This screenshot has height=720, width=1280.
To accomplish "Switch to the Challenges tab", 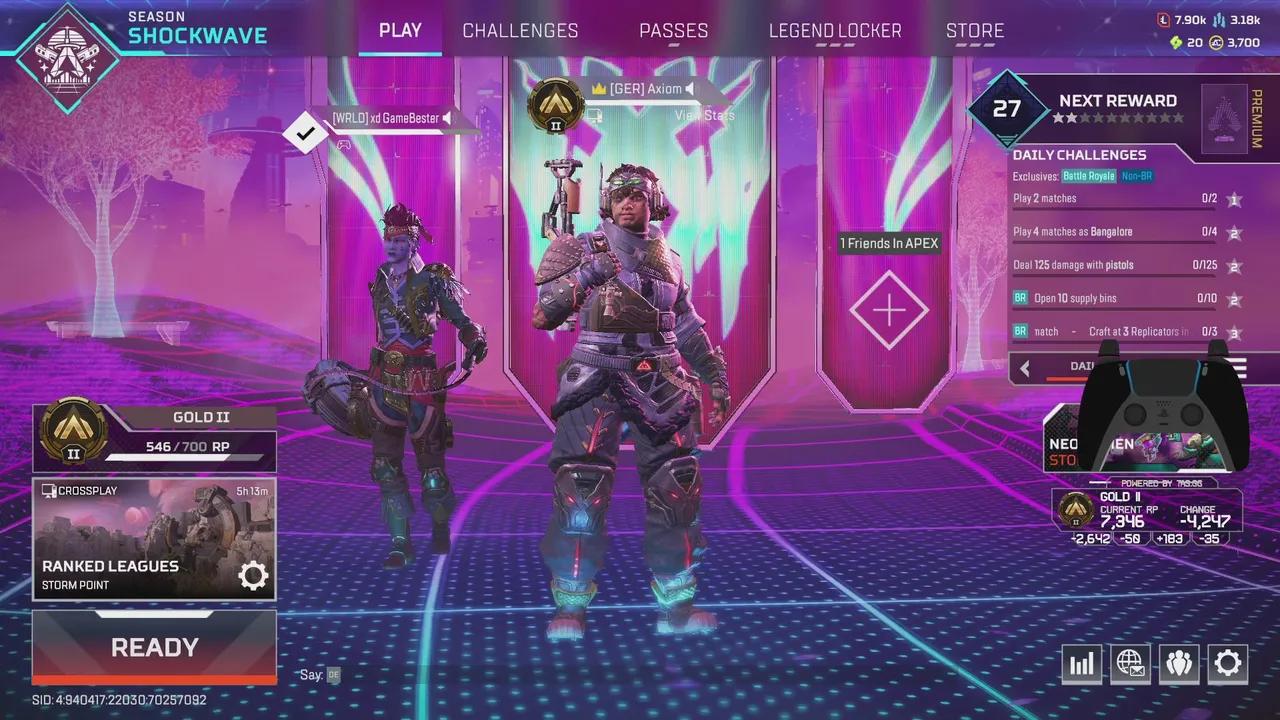I will (520, 30).
